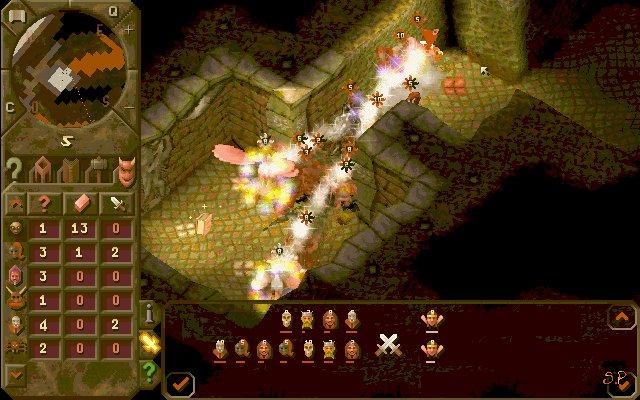This screenshot has height=400, width=640.
Task: Click the crossed swords battle icon
Action: pyautogui.click(x=388, y=345)
